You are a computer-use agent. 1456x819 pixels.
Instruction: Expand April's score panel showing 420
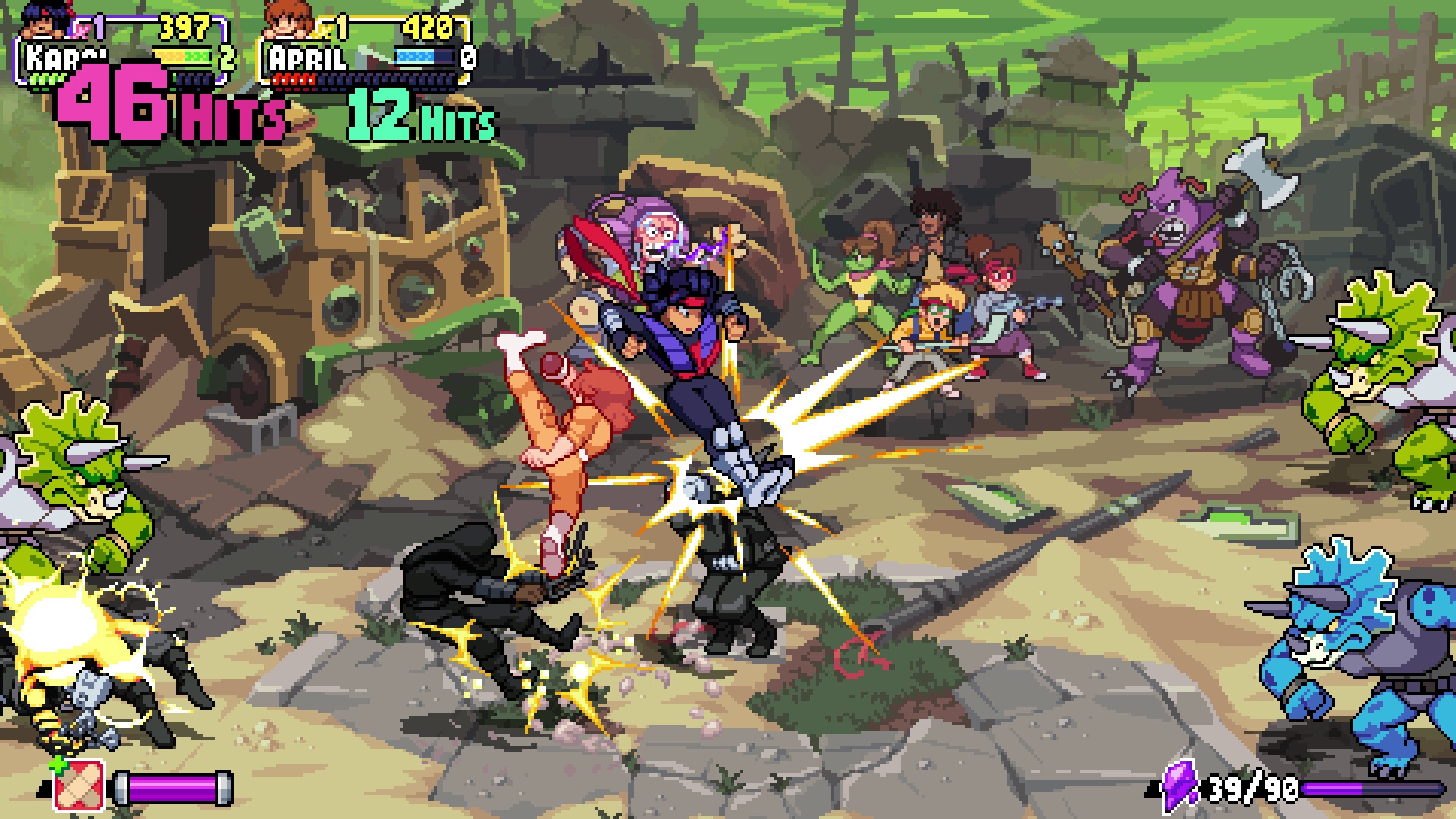point(430,27)
